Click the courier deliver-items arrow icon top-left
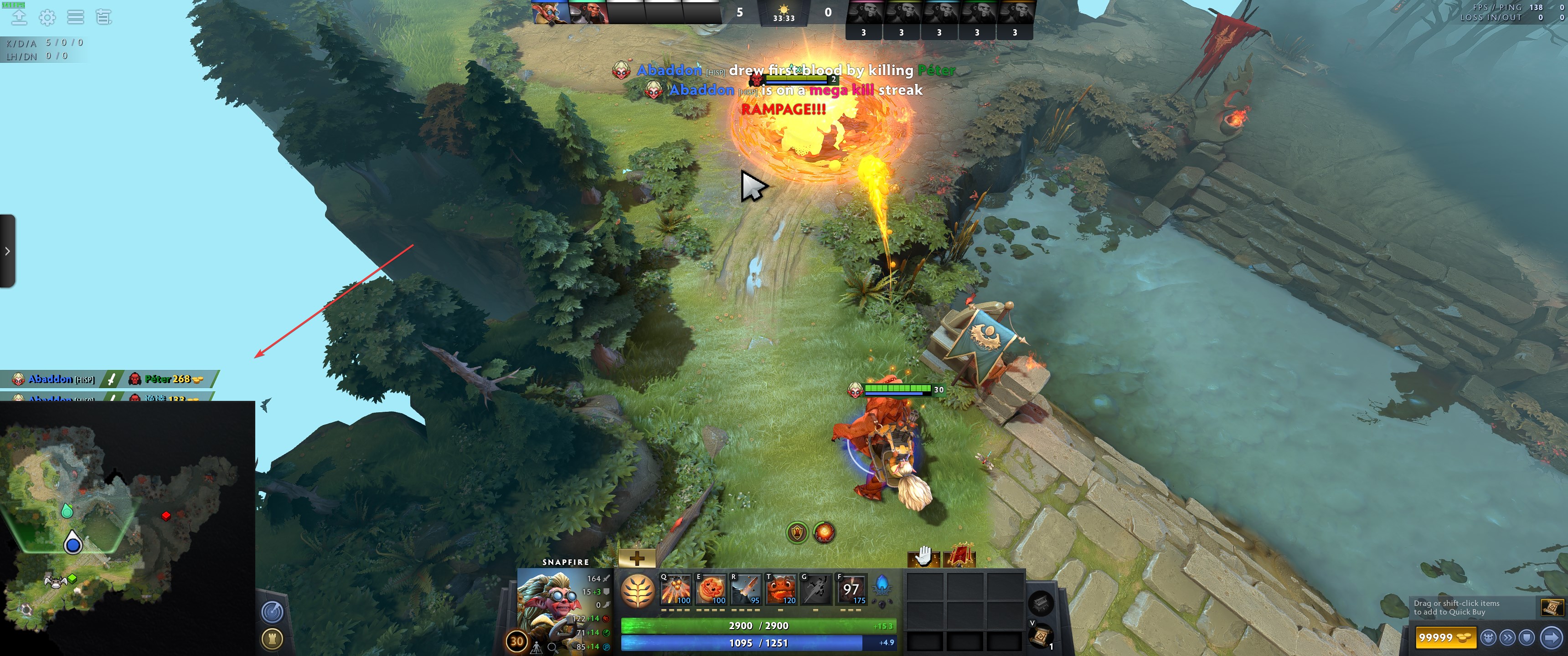 [20, 17]
